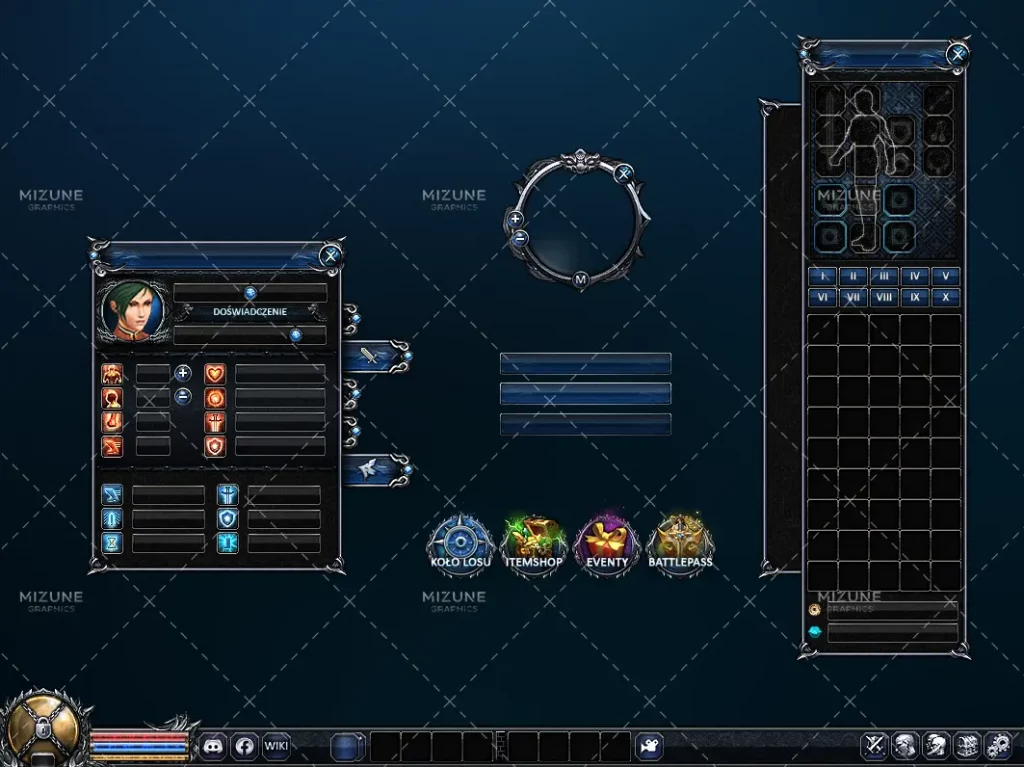Open the Discord link icon
The height and width of the screenshot is (767, 1024).
[x=213, y=745]
